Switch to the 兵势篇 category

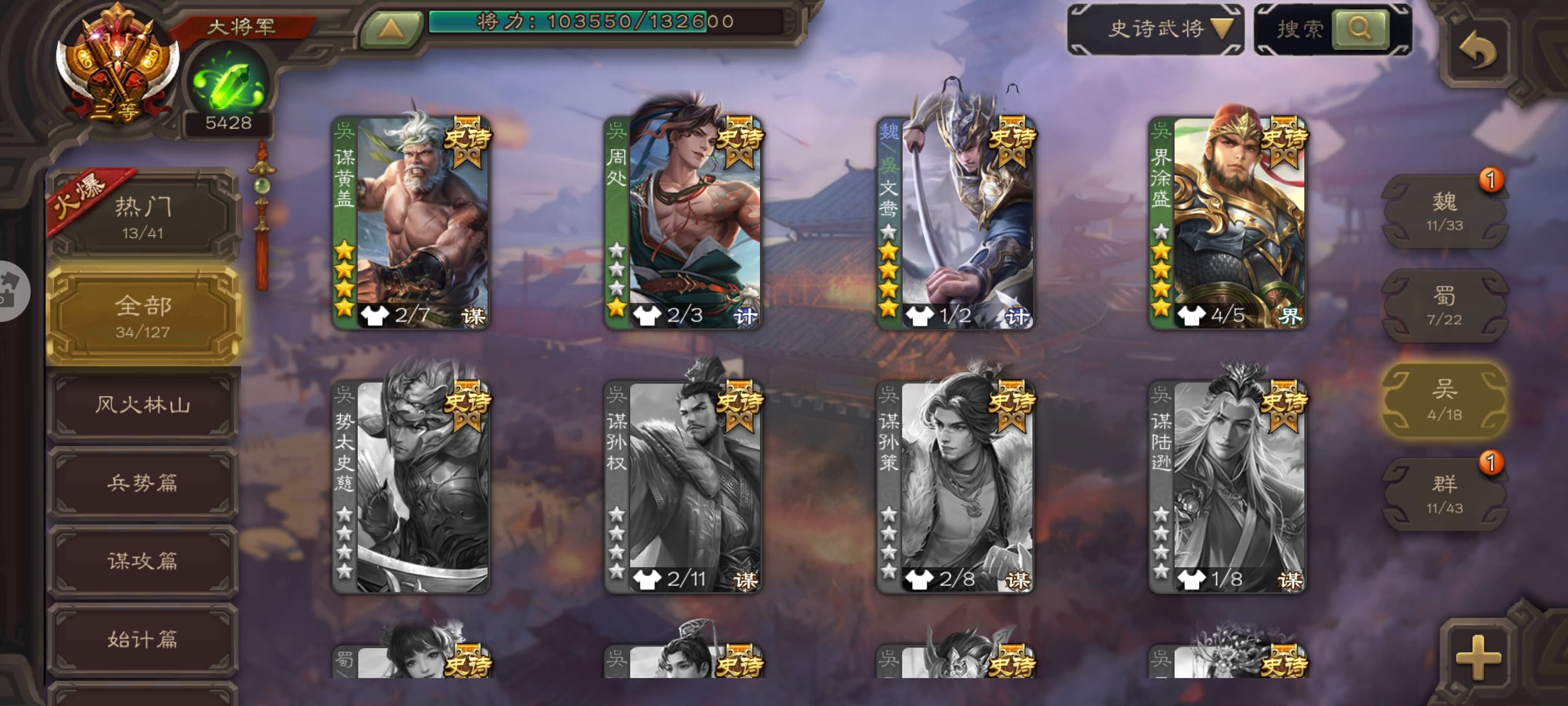pos(143,483)
